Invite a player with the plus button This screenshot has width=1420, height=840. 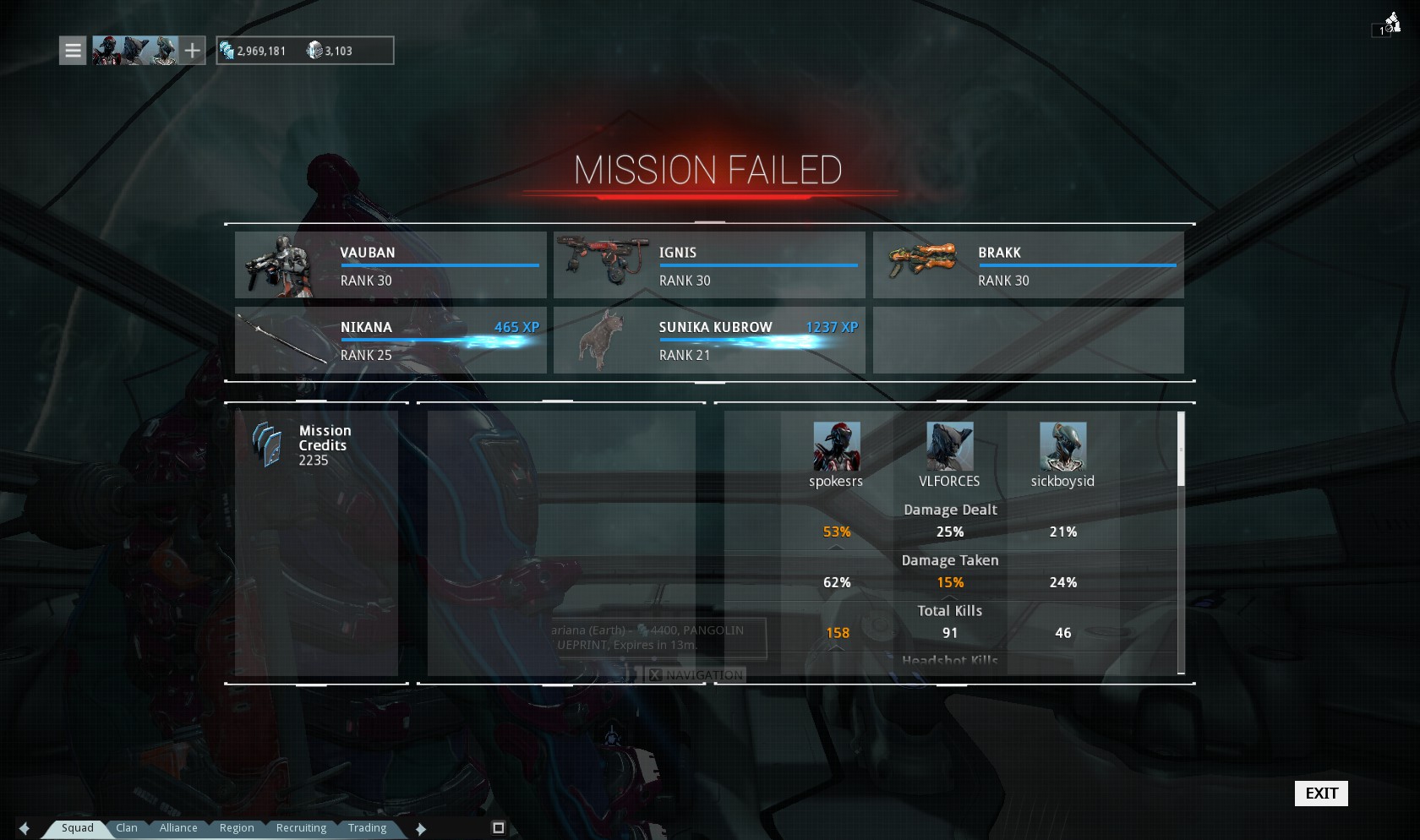coord(193,51)
